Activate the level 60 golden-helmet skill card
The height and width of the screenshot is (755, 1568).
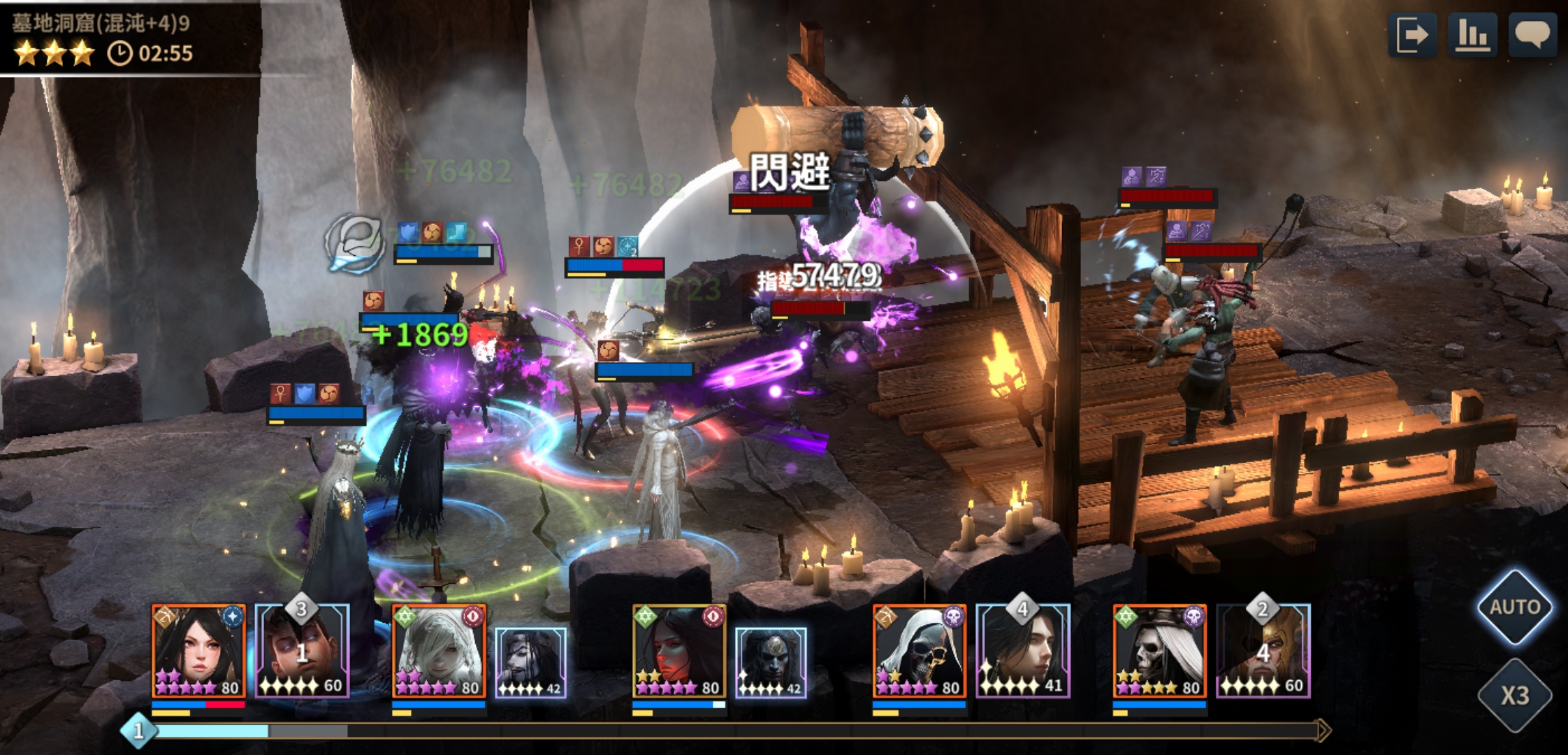pyautogui.click(x=1263, y=652)
